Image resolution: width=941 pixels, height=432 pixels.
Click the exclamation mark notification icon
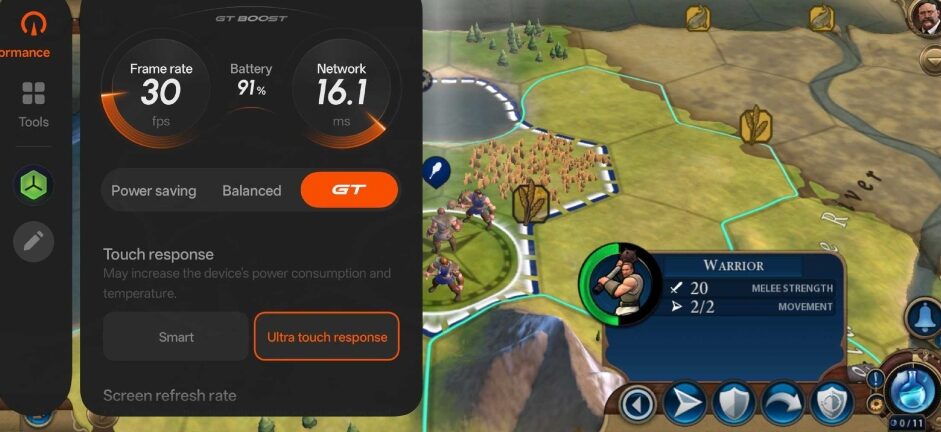click(x=875, y=379)
